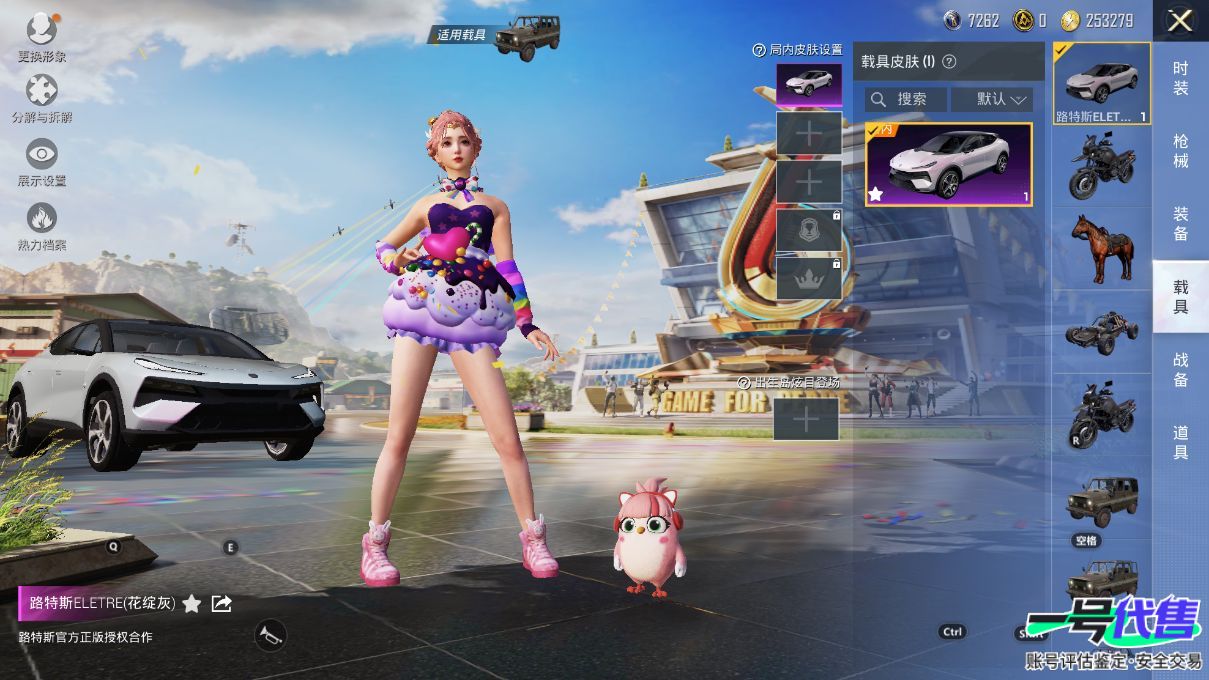
Task: Add a 出生岛皮肤登场 skin slot
Action: pyautogui.click(x=806, y=420)
